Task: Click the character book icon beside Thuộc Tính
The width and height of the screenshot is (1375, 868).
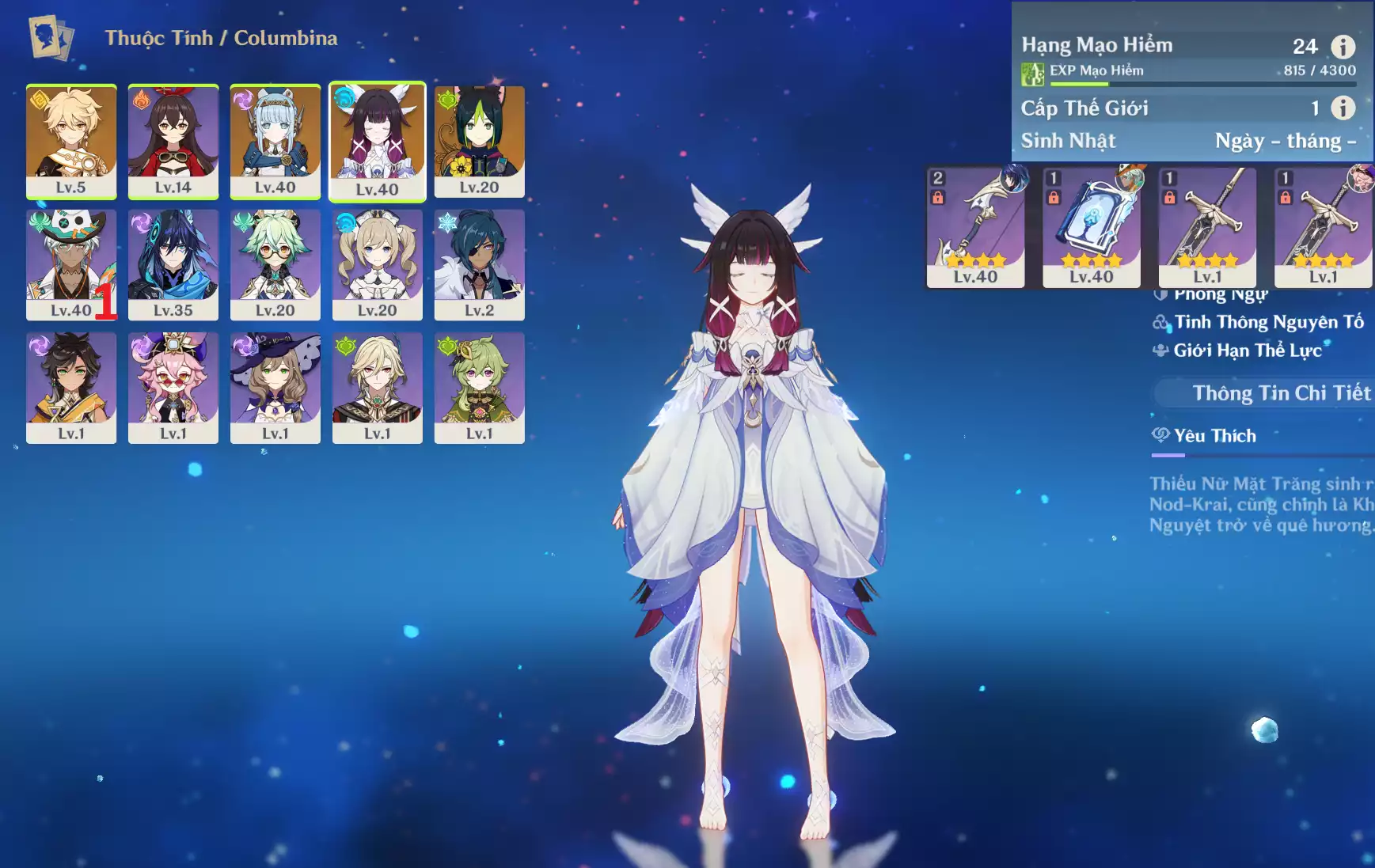Action: click(51, 37)
